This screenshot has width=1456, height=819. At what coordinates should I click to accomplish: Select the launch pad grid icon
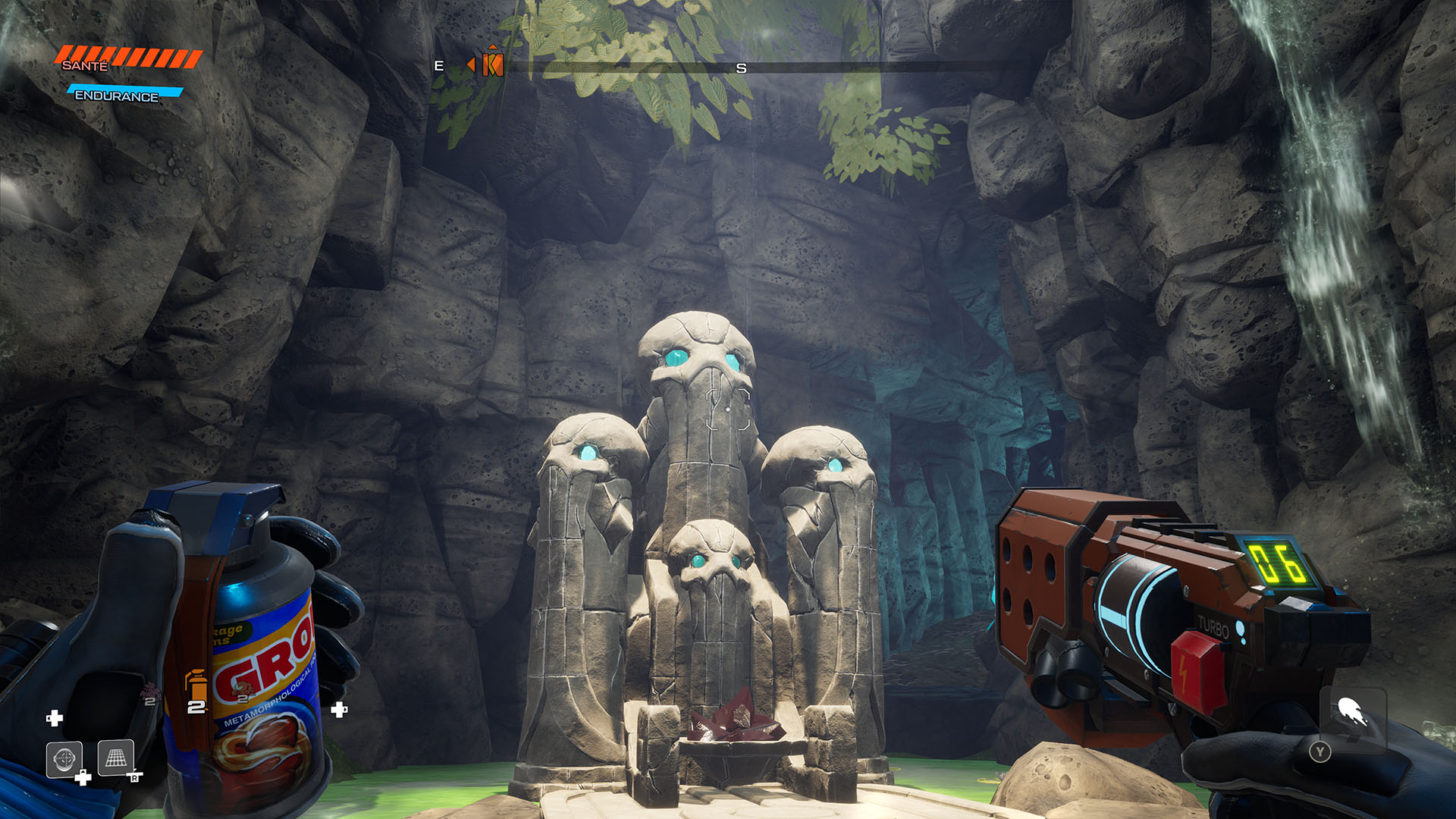click(x=116, y=758)
